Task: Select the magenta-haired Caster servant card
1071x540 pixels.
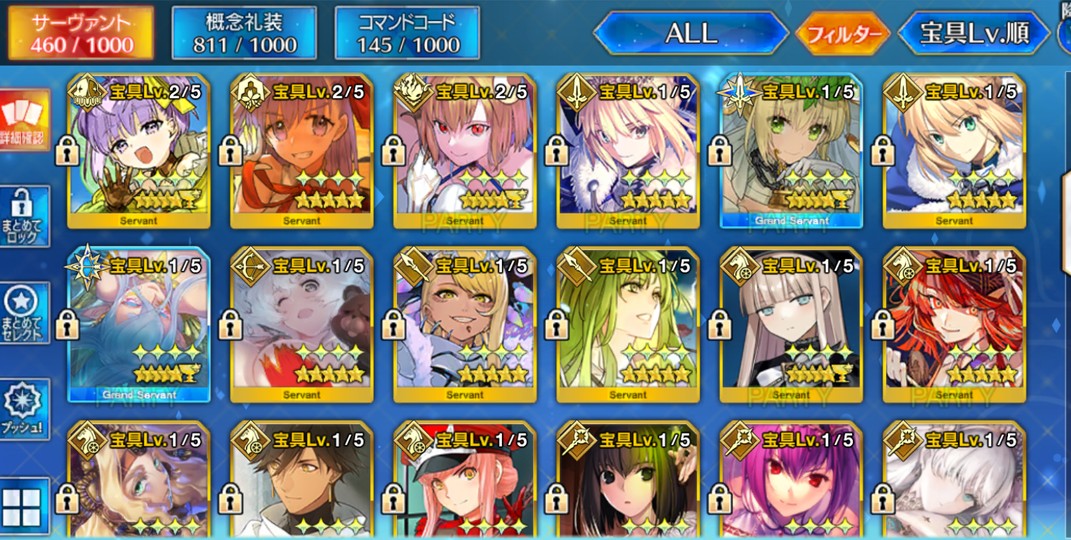Action: (x=790, y=482)
